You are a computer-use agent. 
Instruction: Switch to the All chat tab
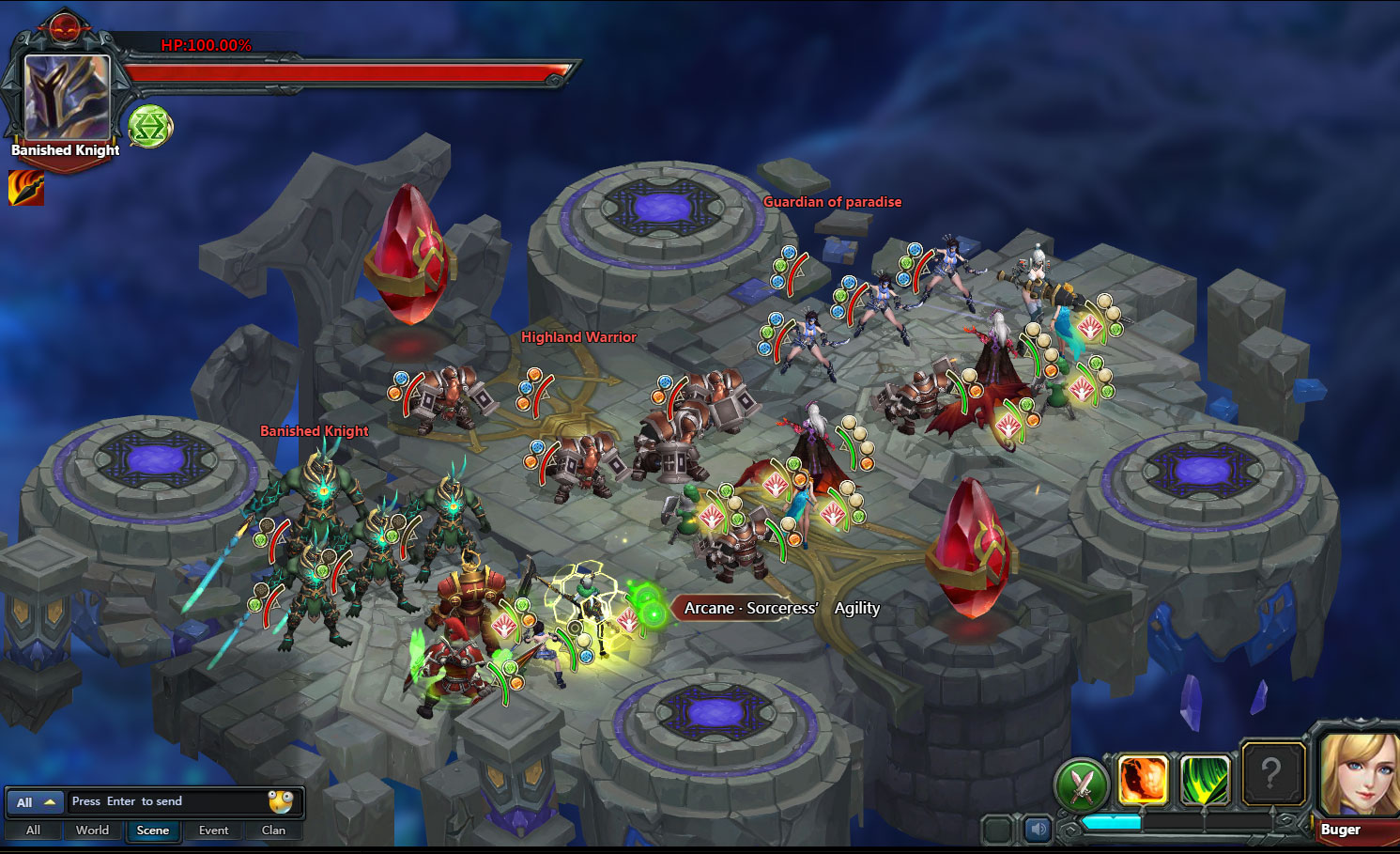pos(33,831)
